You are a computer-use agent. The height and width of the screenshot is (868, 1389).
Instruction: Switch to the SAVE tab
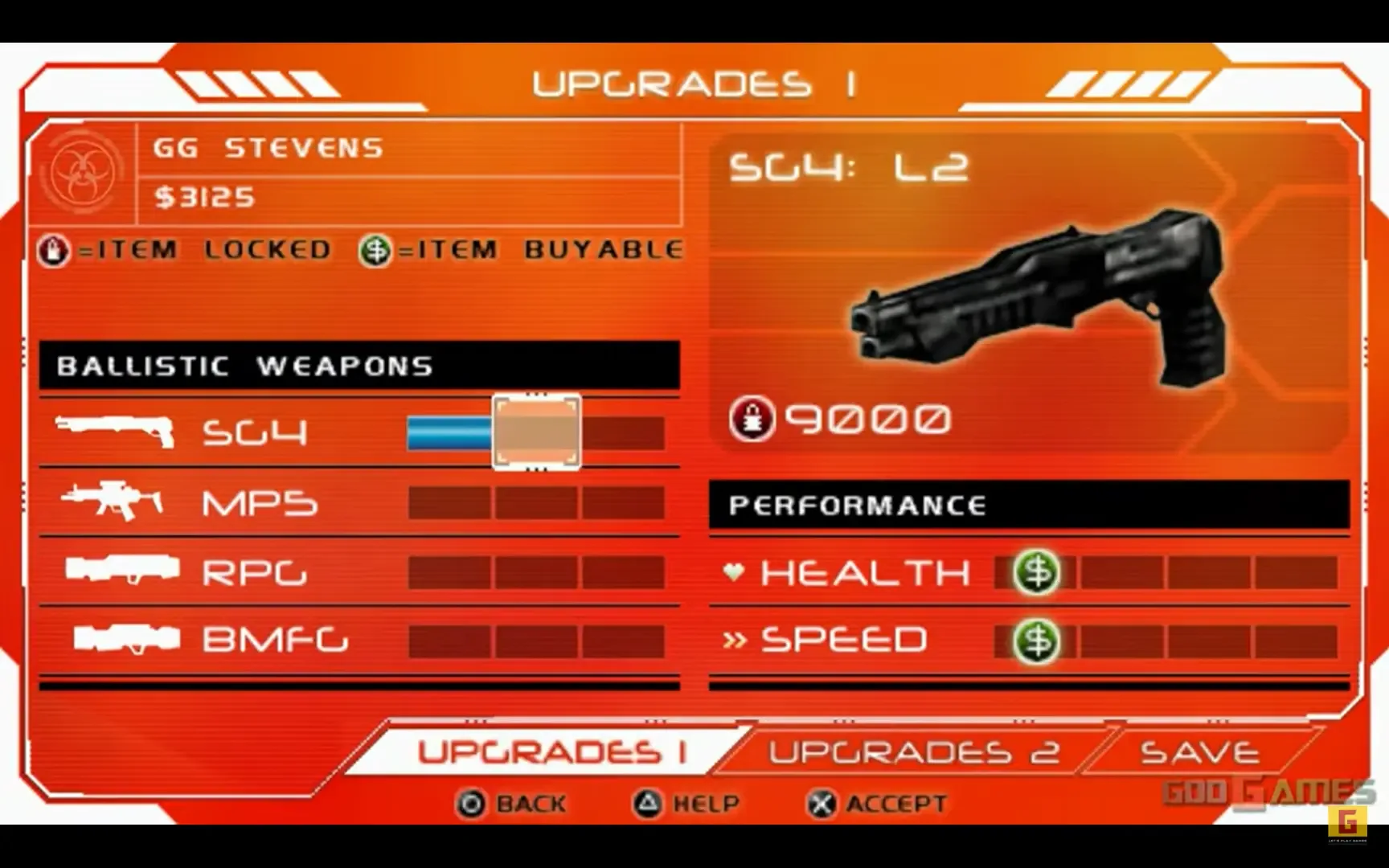click(1198, 751)
